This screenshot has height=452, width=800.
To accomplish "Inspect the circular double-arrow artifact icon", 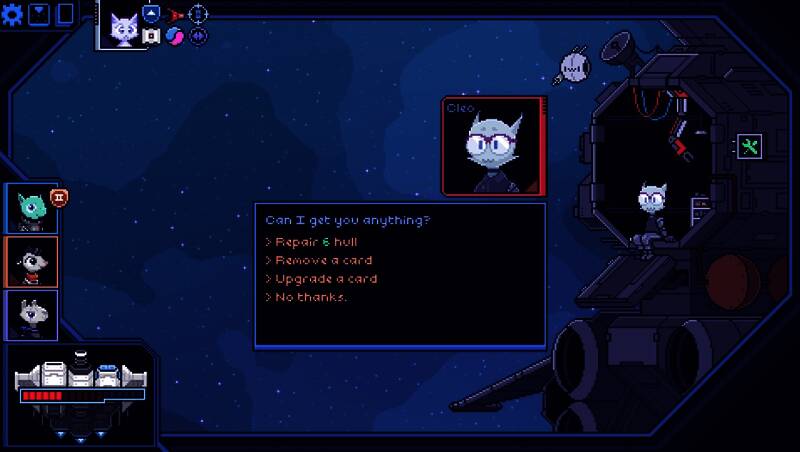I will click(198, 36).
